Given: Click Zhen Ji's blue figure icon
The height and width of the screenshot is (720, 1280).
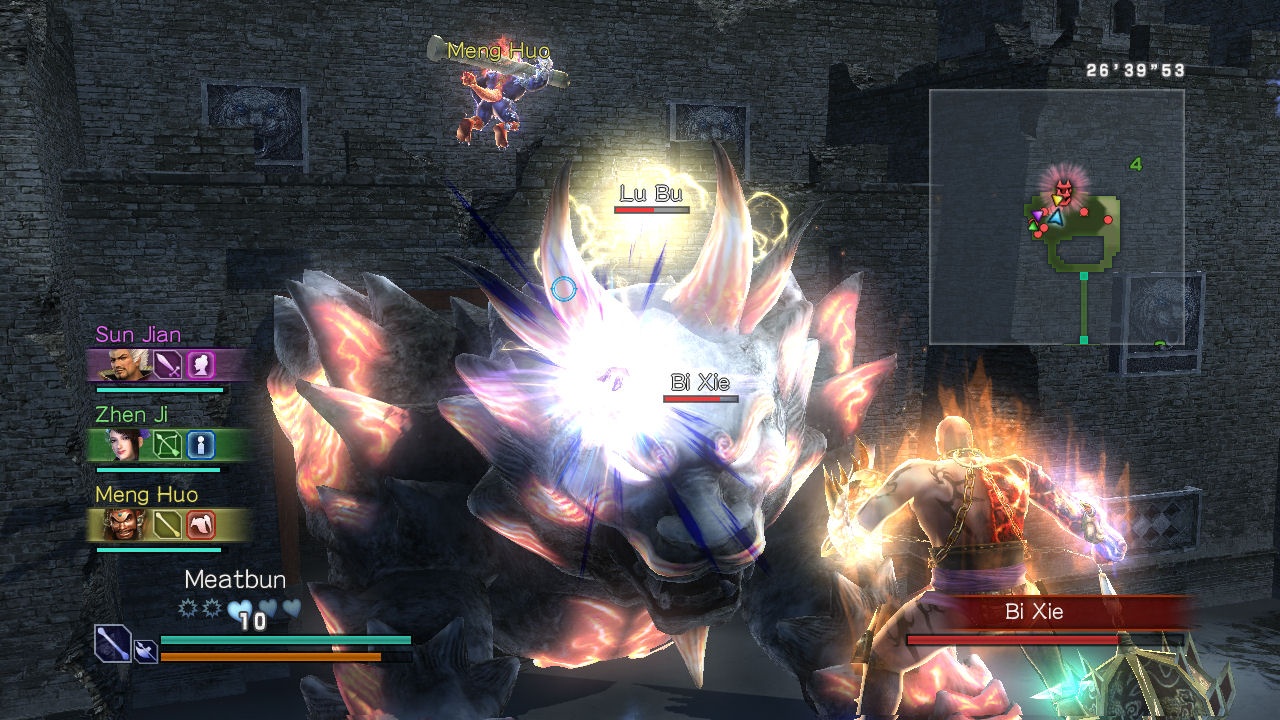Looking at the screenshot, I should tap(202, 445).
